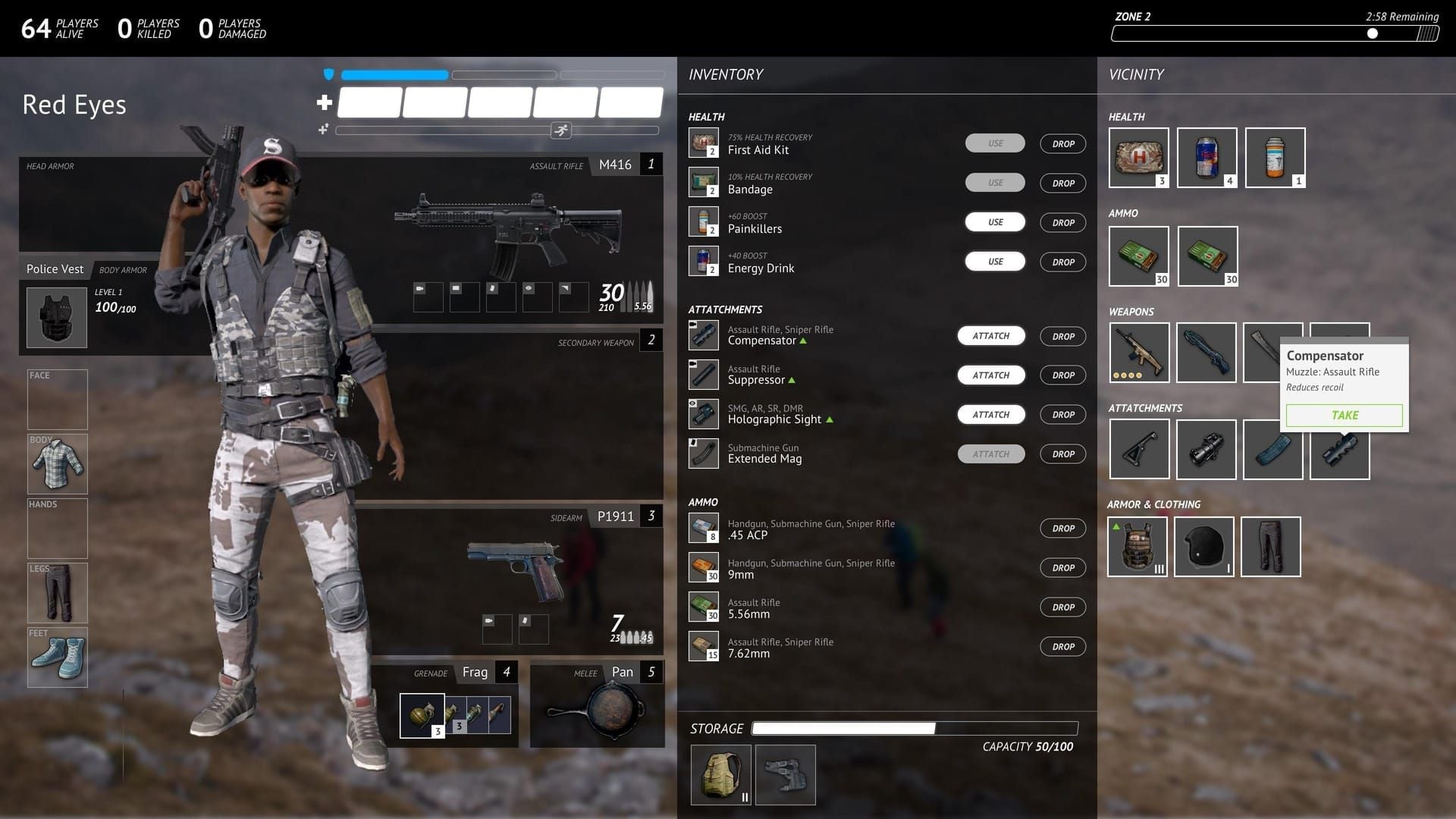This screenshot has width=1456, height=819.
Task: Expand the Suppressor green arrow indicator
Action: click(790, 381)
